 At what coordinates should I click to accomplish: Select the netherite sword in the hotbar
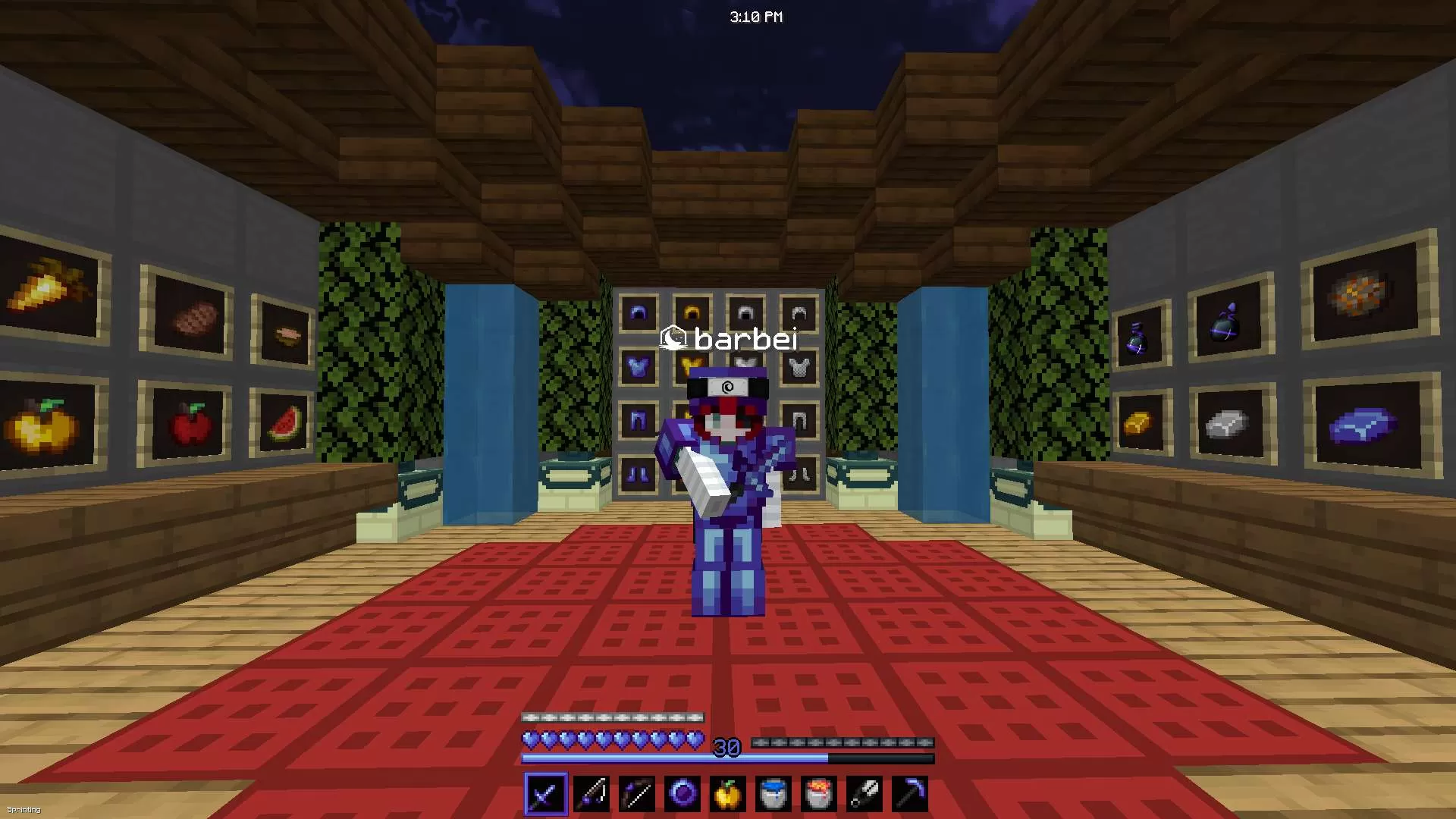546,793
